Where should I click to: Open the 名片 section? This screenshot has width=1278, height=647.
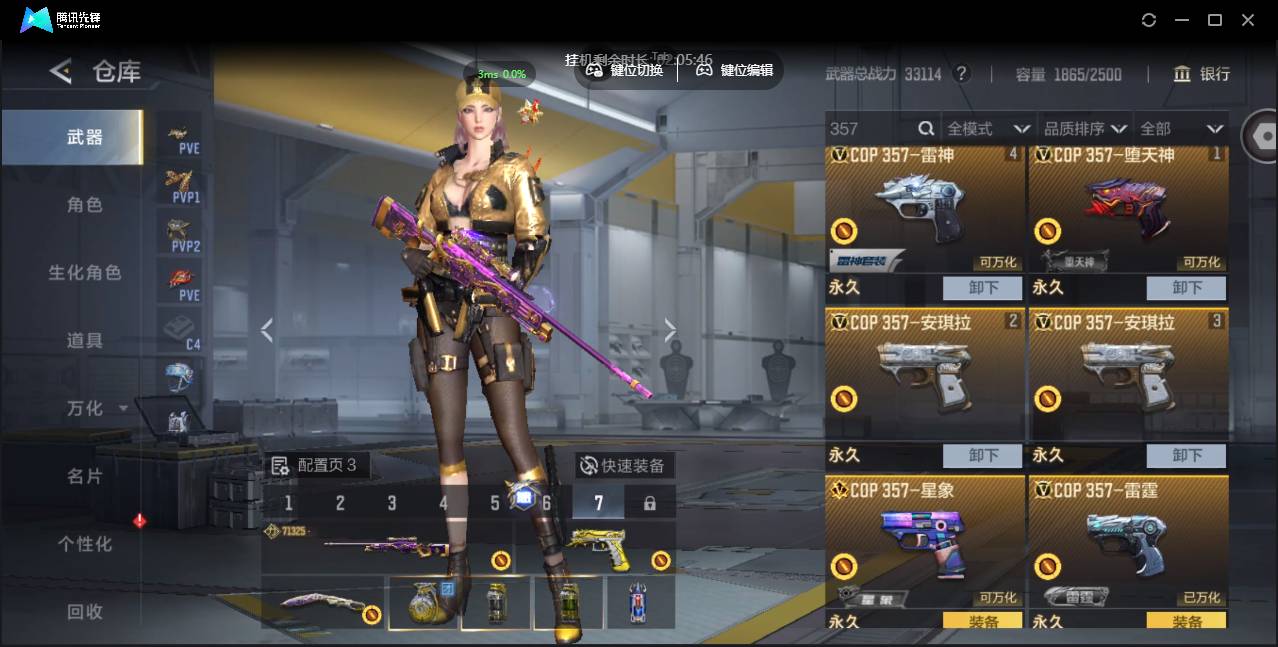coord(85,476)
